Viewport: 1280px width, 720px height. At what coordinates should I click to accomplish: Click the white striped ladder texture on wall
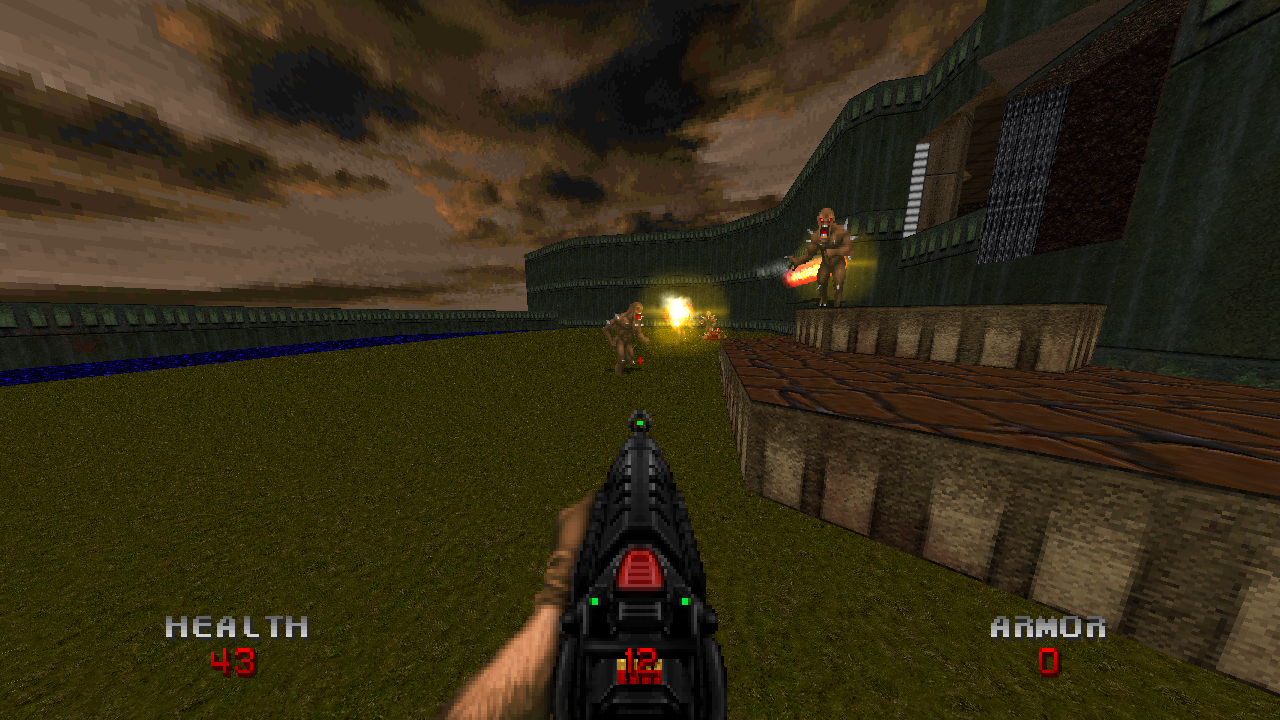pos(916,185)
